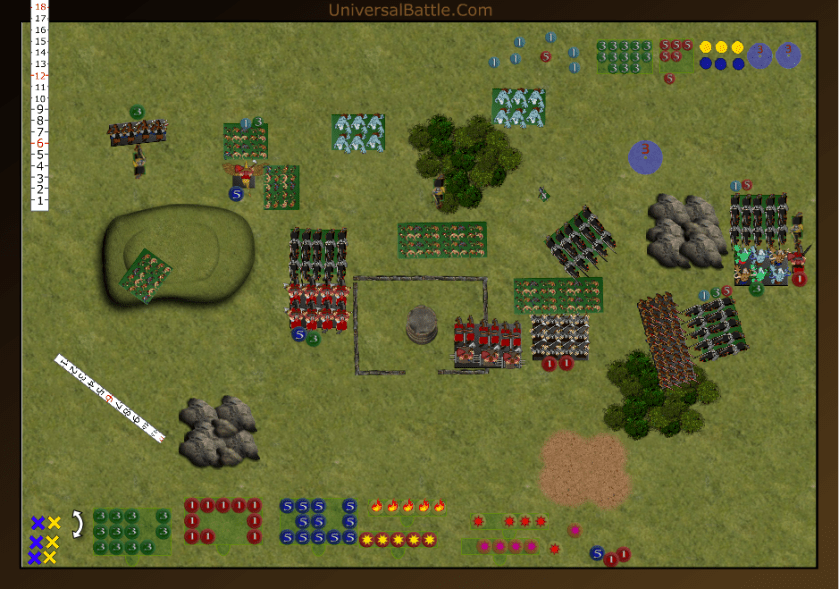The image size is (839, 589).
Task: Select the bottom tray of blue 5 tokens
Action: (318, 521)
